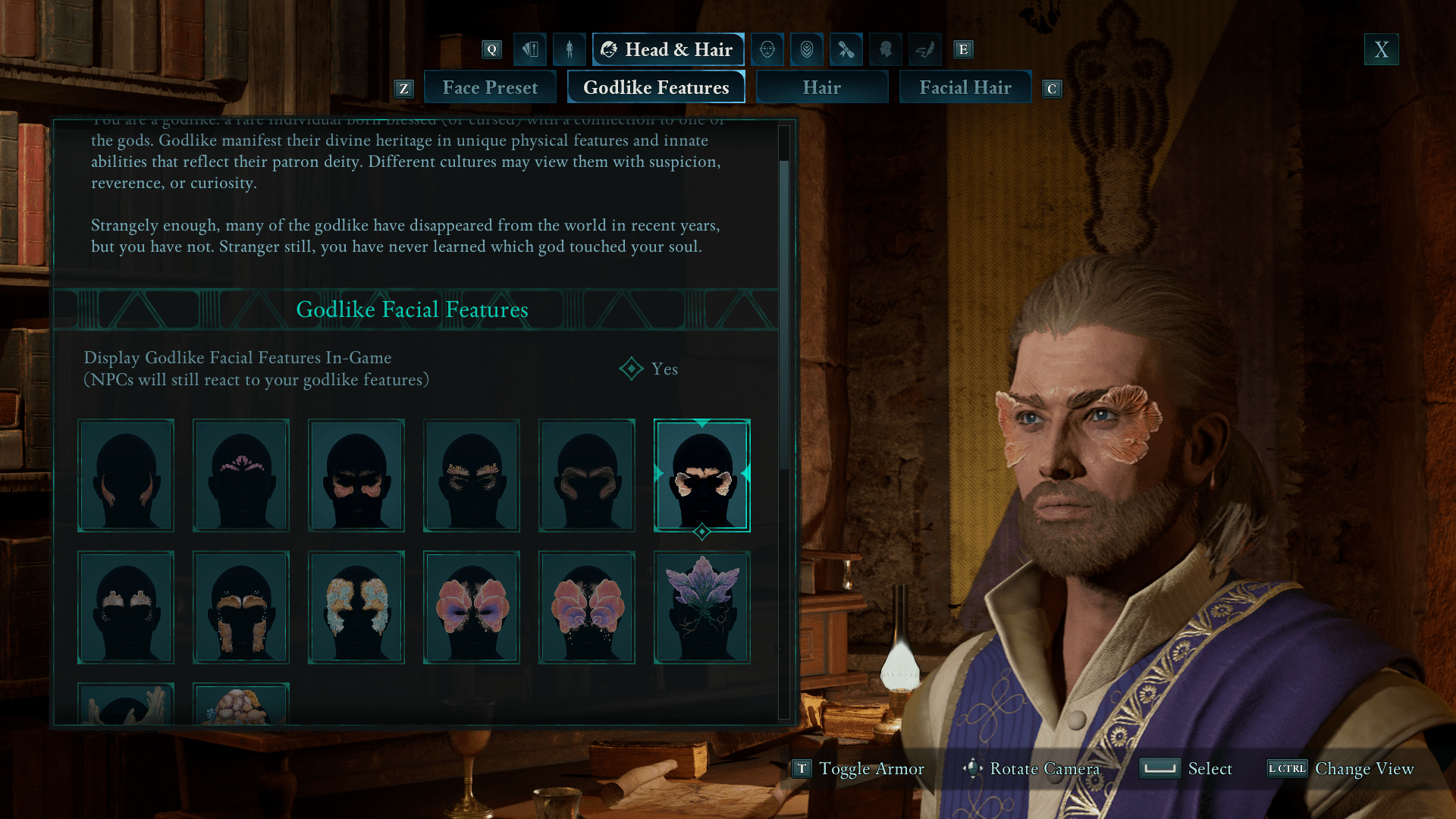Activate Toggle Armor
The height and width of the screenshot is (819, 1456).
tap(858, 768)
